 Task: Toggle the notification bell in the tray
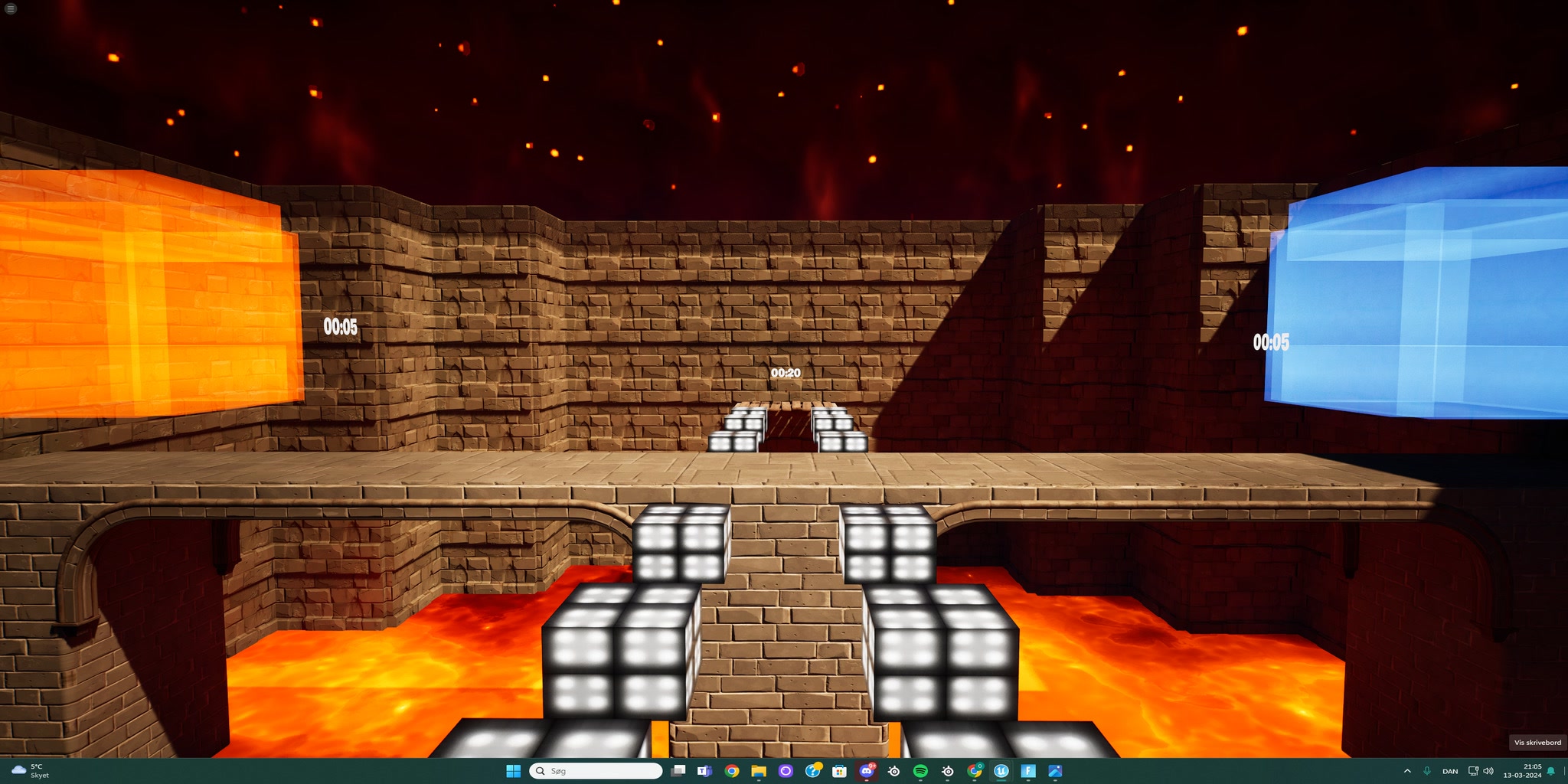1551,771
